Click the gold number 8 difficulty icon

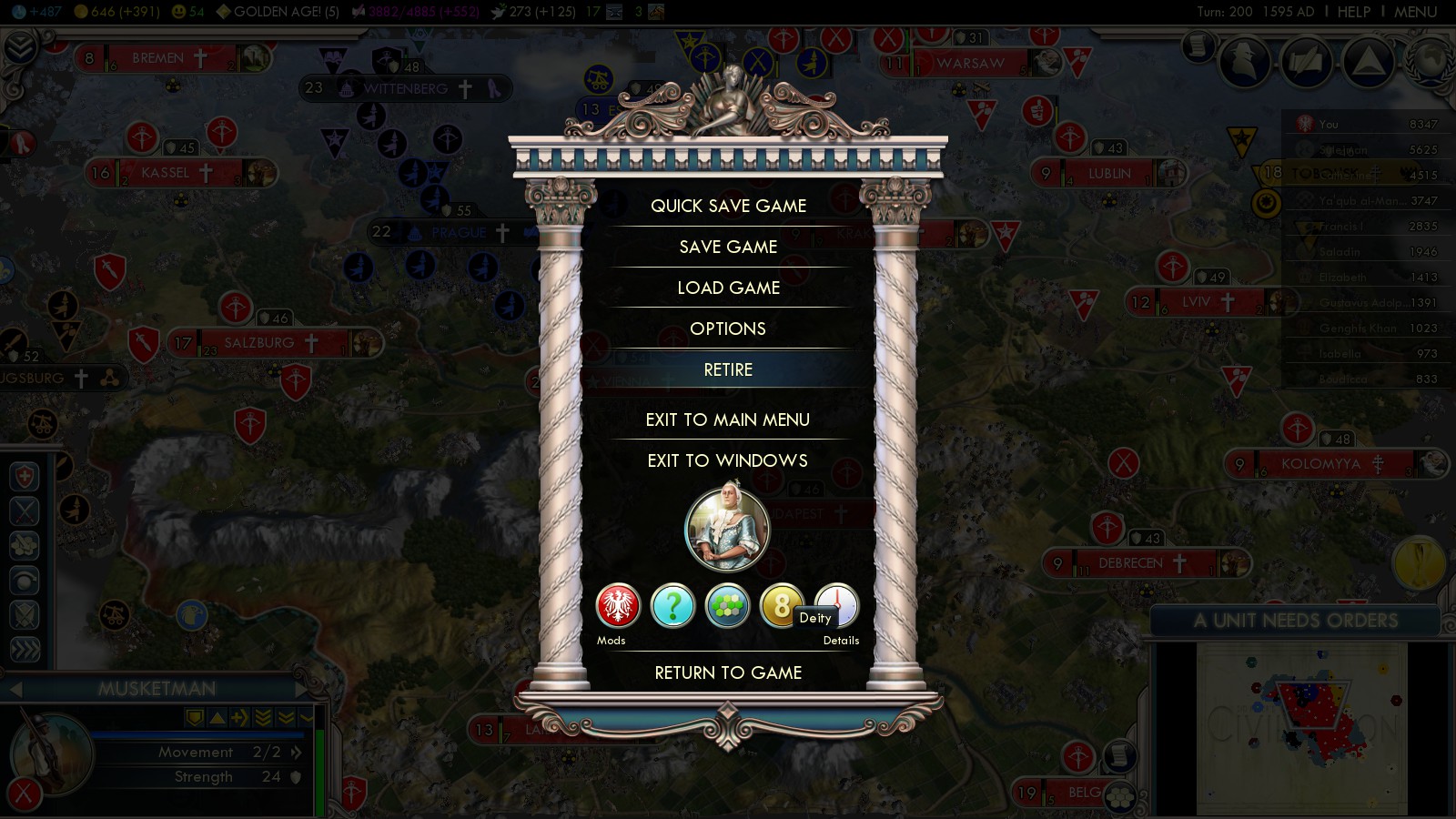pos(779,606)
